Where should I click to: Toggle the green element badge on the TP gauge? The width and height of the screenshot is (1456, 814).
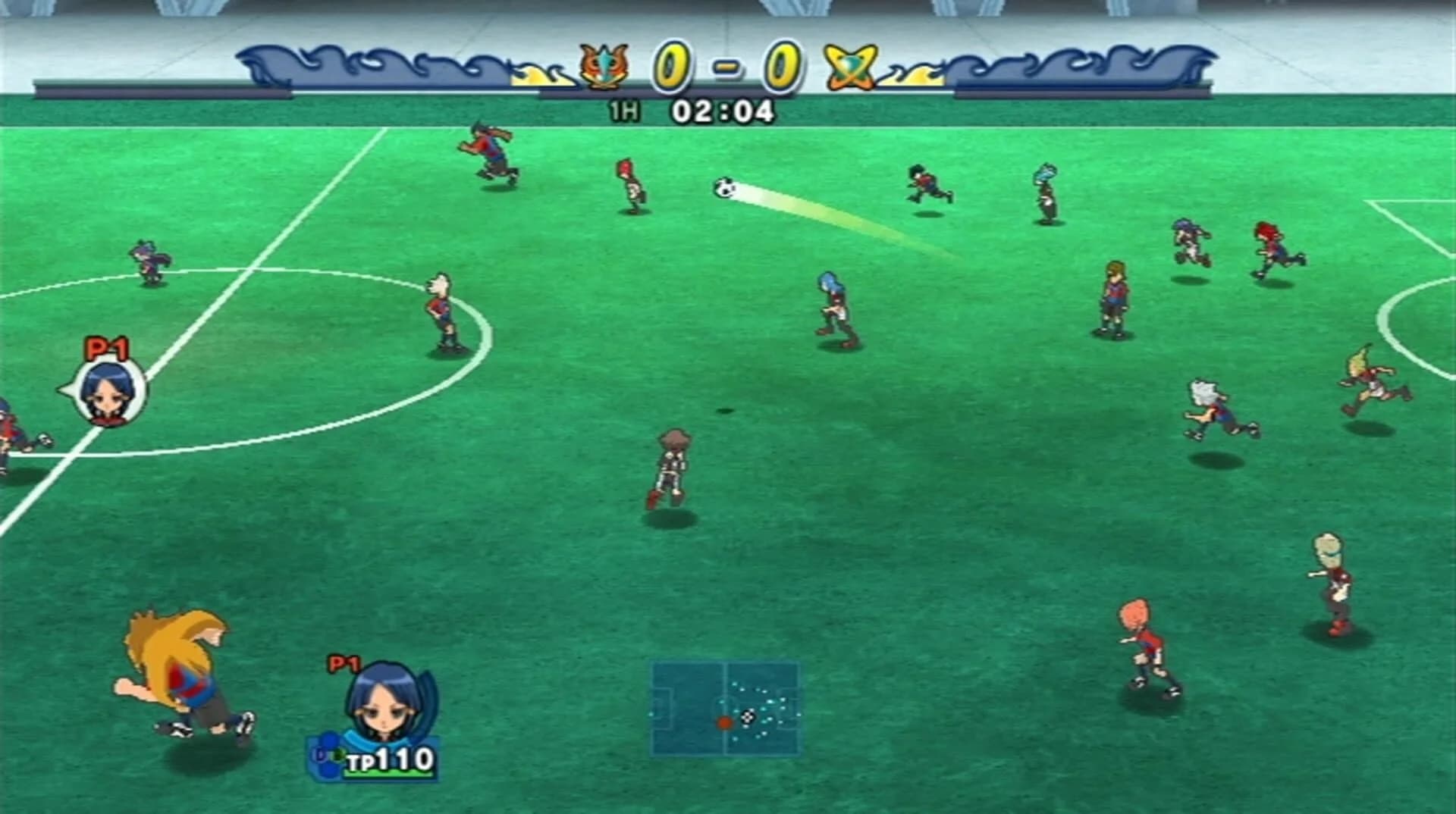point(339,756)
